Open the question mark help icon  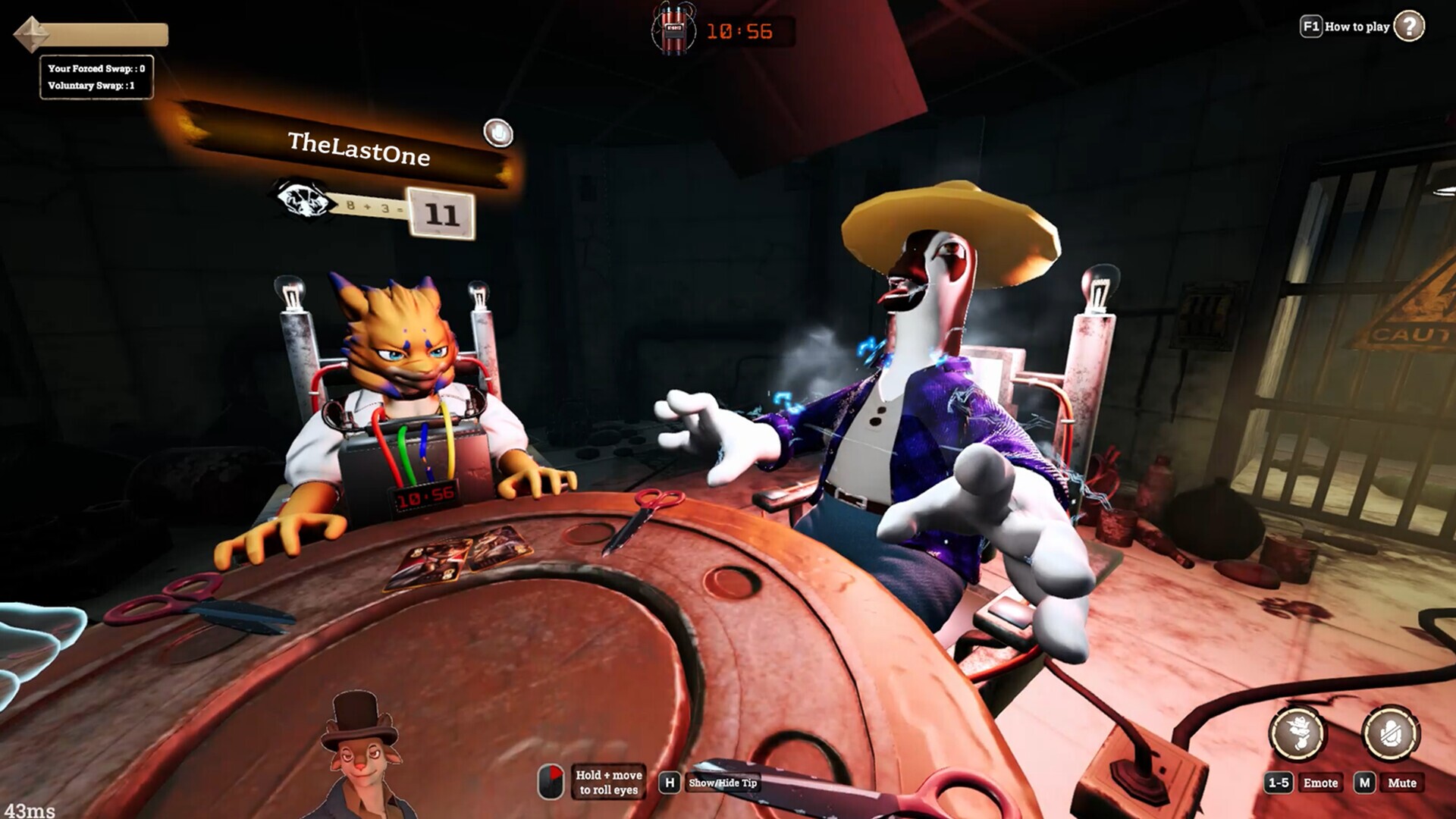click(1410, 27)
